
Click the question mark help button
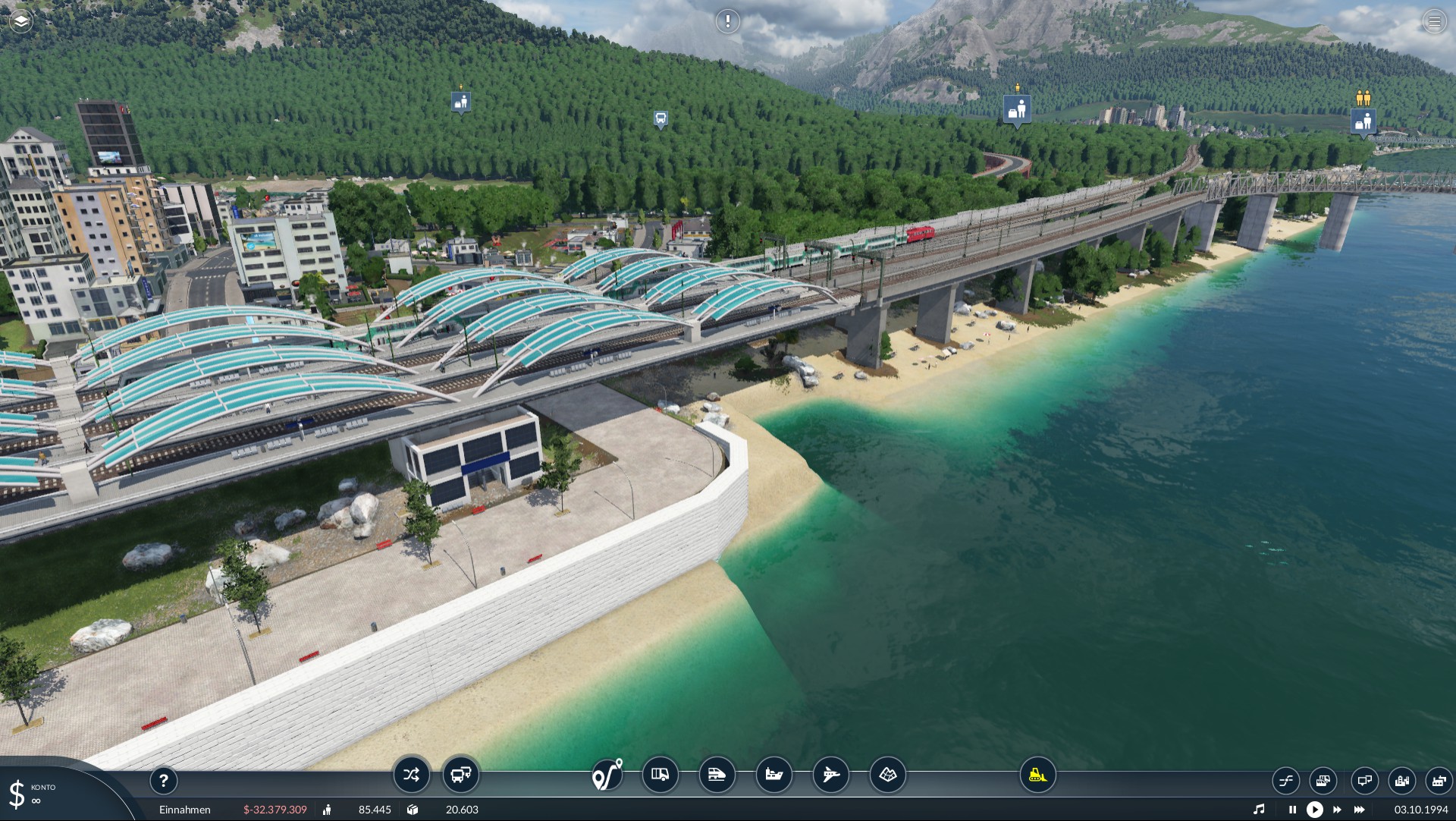(x=163, y=780)
